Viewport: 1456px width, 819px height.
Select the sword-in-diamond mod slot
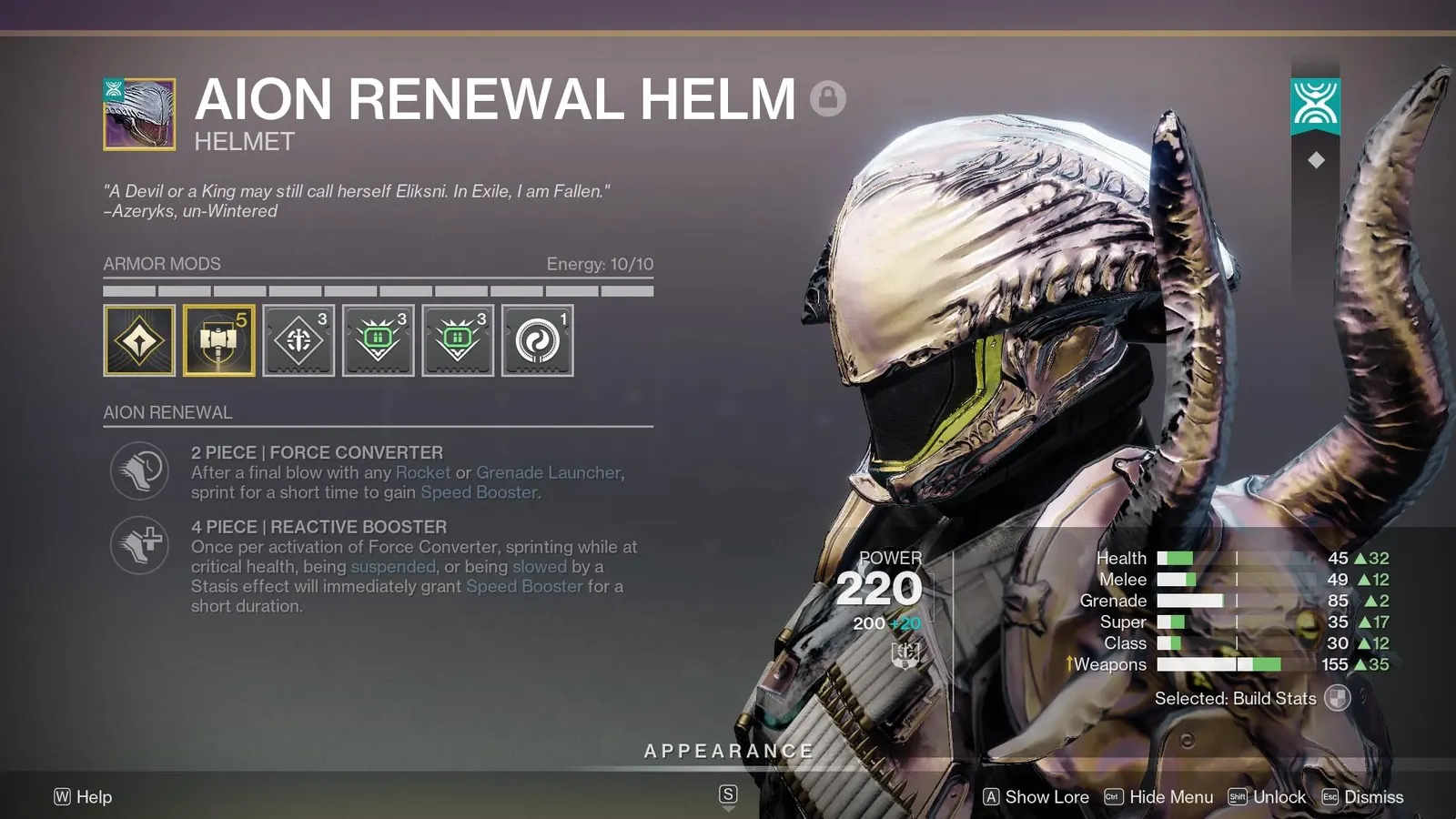tap(298, 340)
